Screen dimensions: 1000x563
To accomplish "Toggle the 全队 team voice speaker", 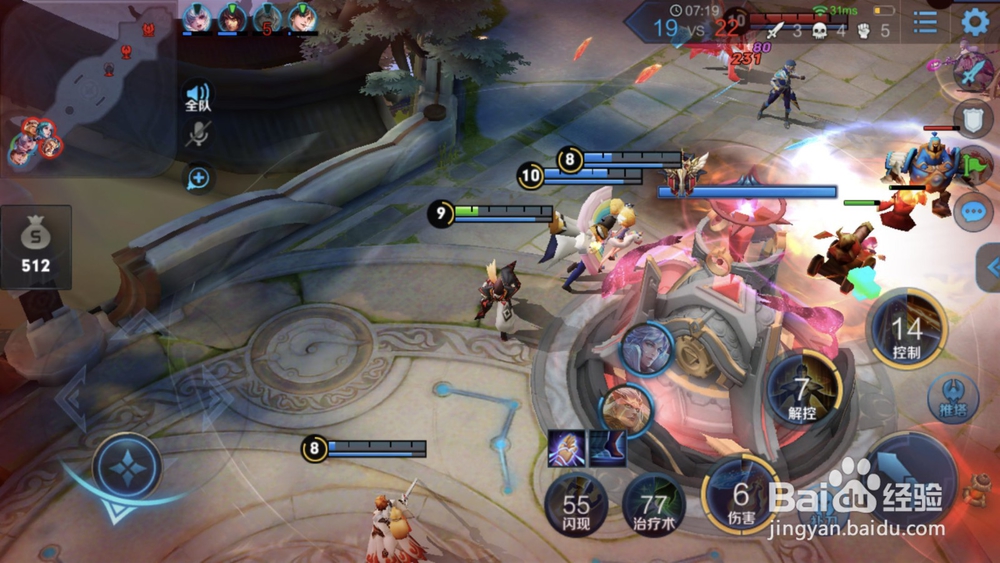I will tap(198, 96).
